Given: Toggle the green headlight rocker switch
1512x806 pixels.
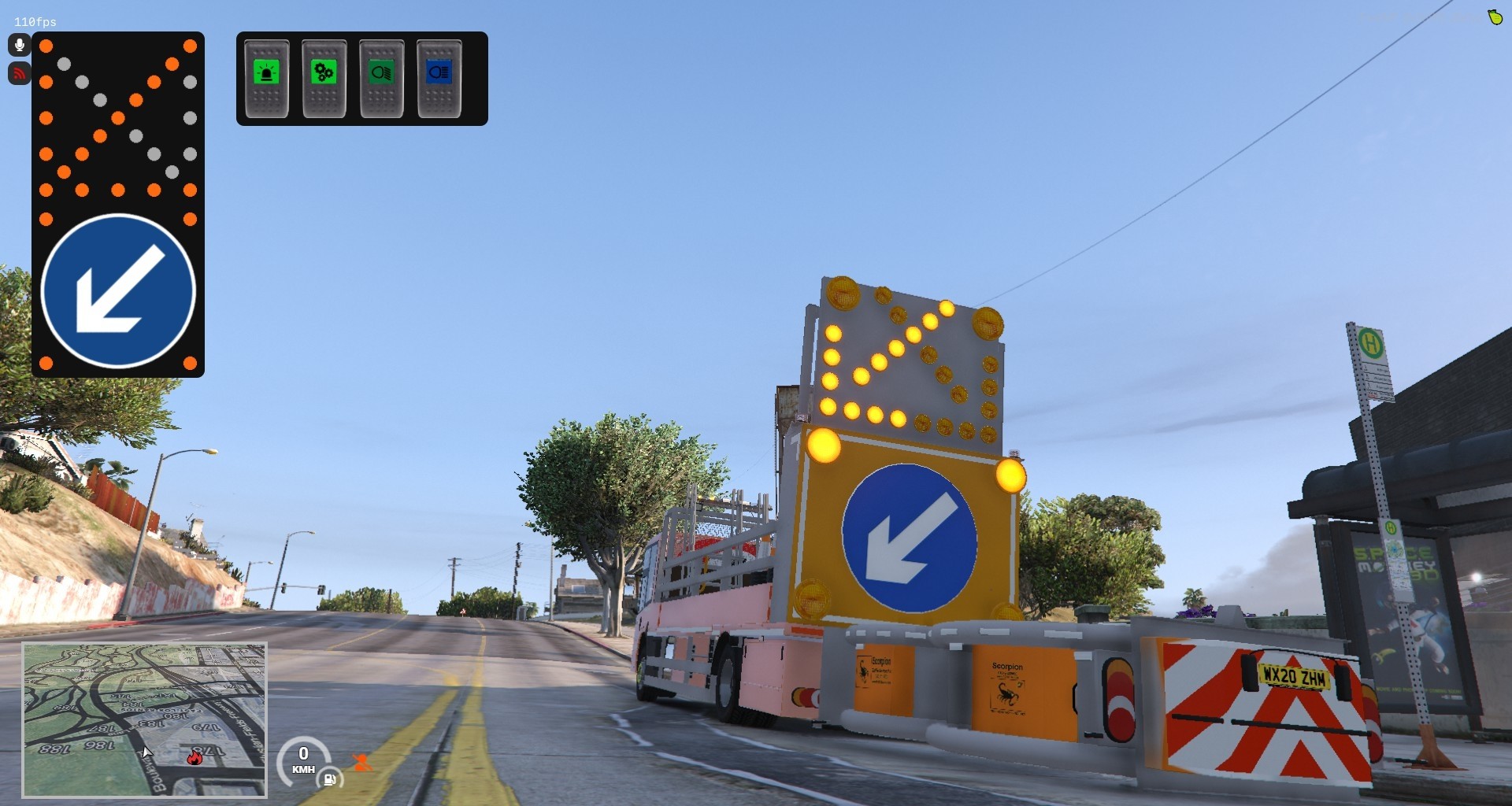Looking at the screenshot, I should (x=382, y=79).
